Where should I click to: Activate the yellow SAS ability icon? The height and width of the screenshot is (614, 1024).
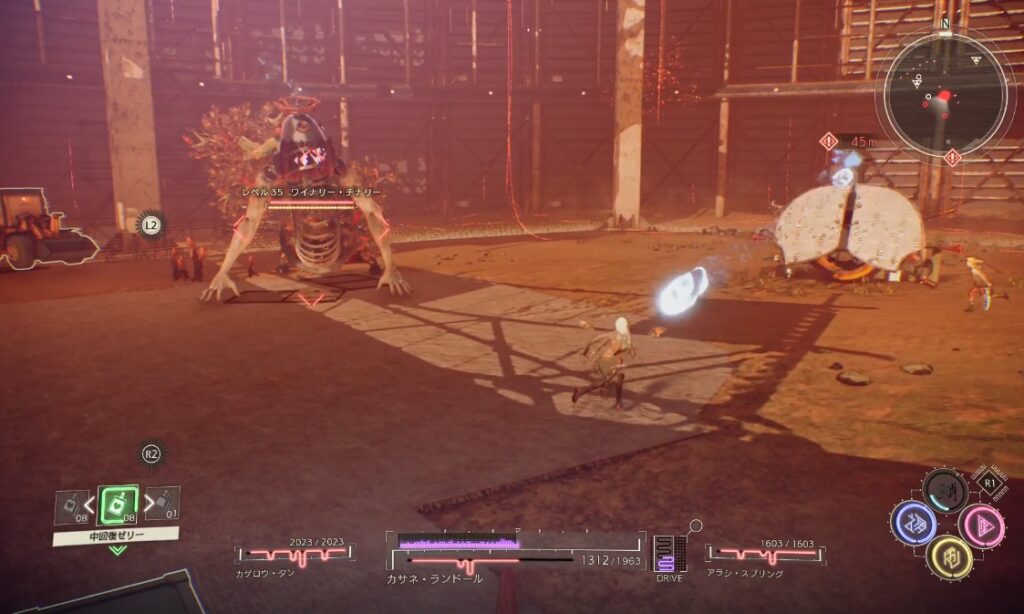click(948, 557)
